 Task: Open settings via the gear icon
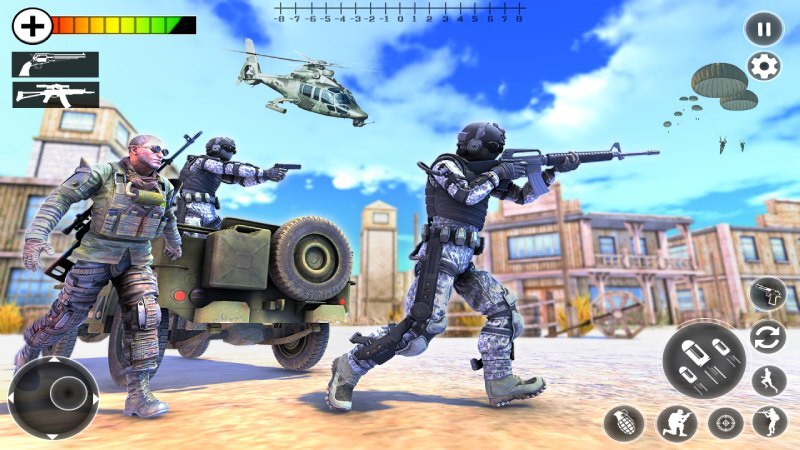click(765, 67)
